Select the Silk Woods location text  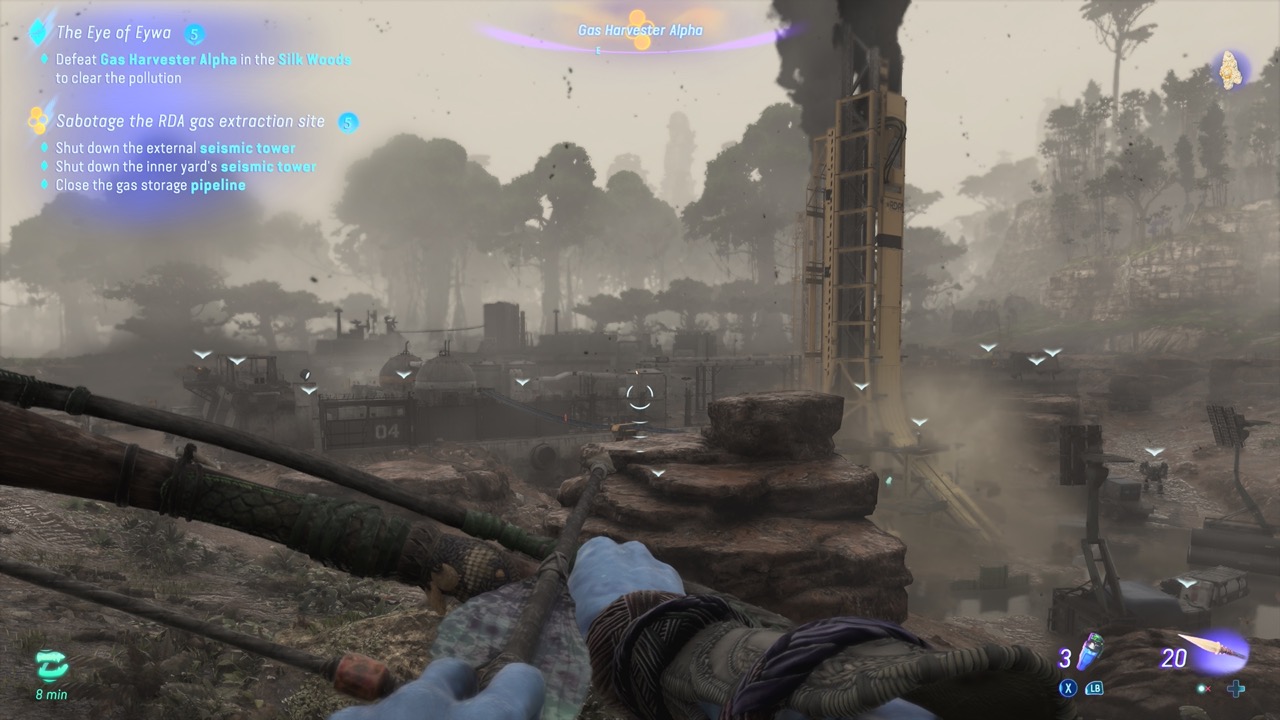pyautogui.click(x=314, y=59)
